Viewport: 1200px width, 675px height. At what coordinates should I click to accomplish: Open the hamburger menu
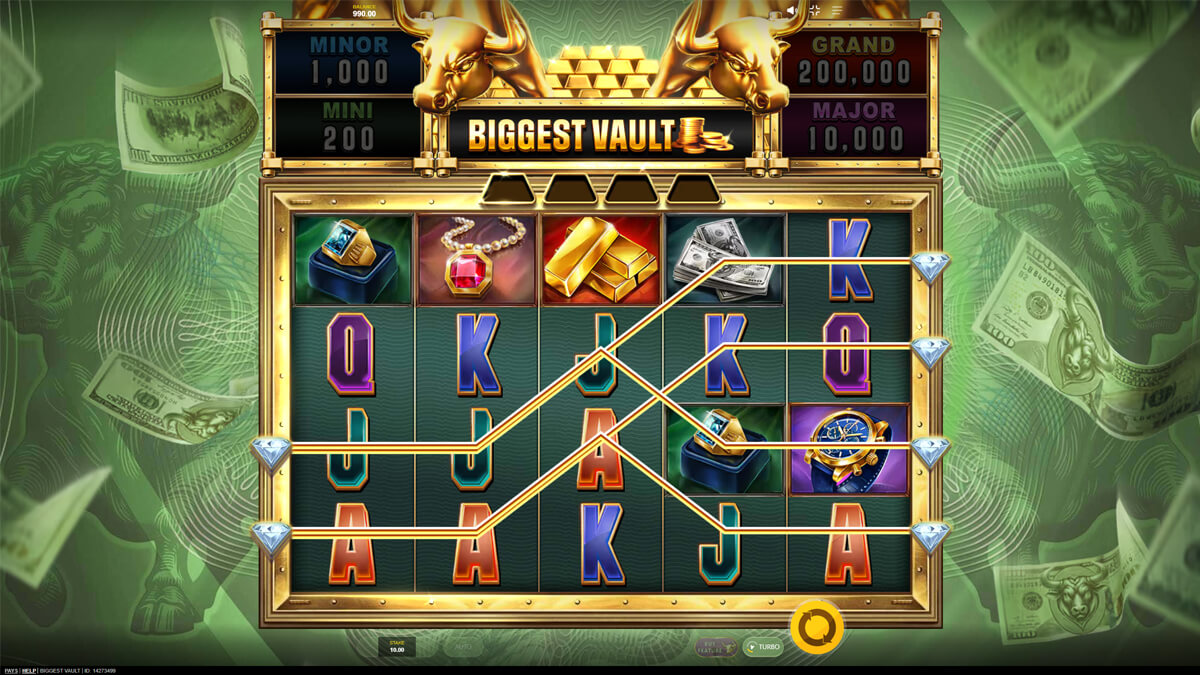837,10
